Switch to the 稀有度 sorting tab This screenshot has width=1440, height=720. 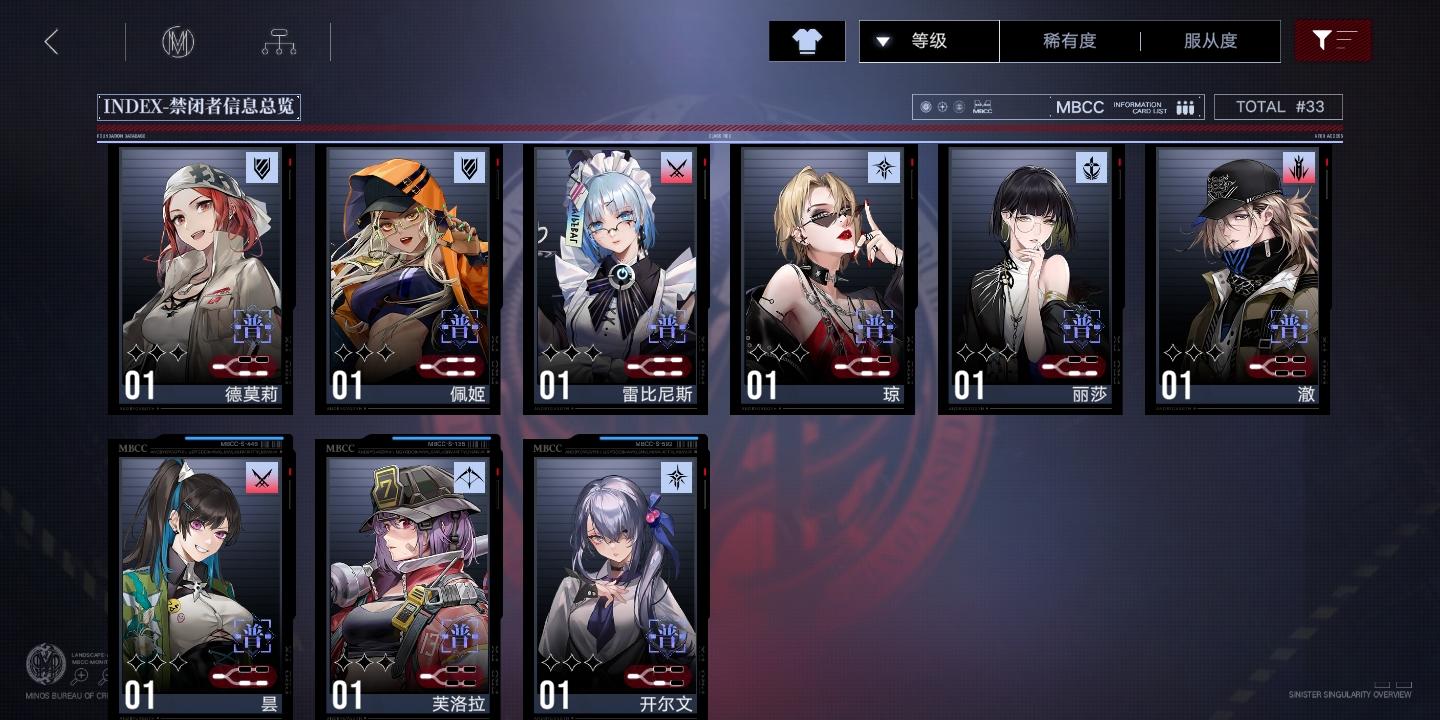pyautogui.click(x=1071, y=41)
